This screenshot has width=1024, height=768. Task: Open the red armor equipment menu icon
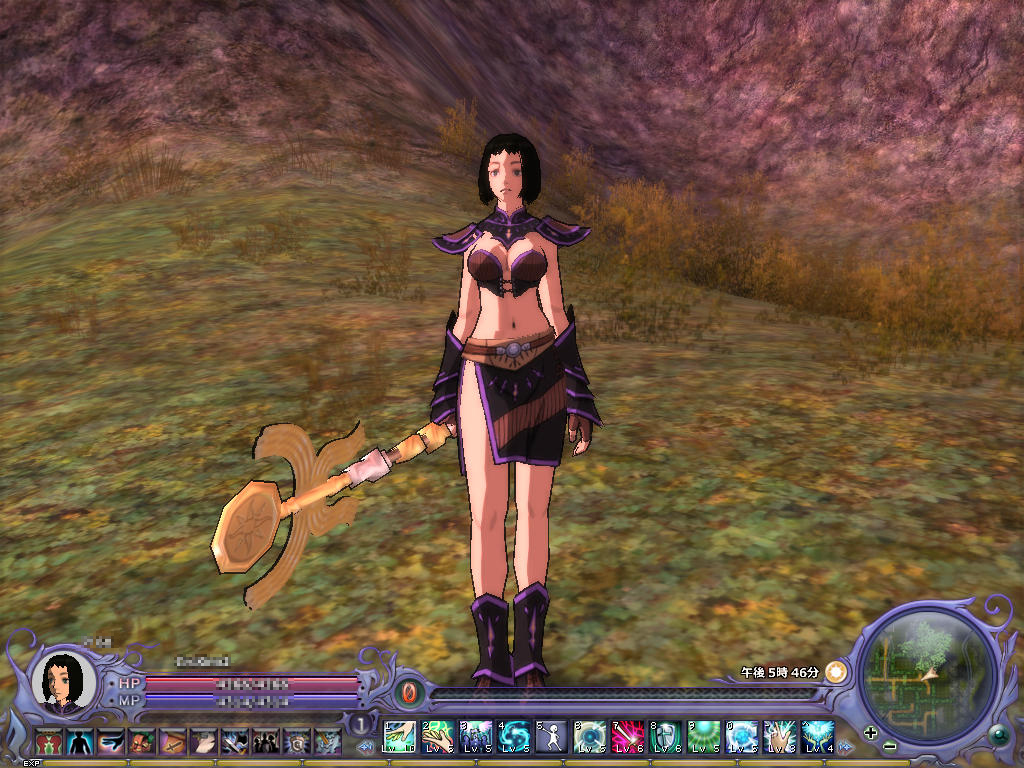click(x=47, y=741)
